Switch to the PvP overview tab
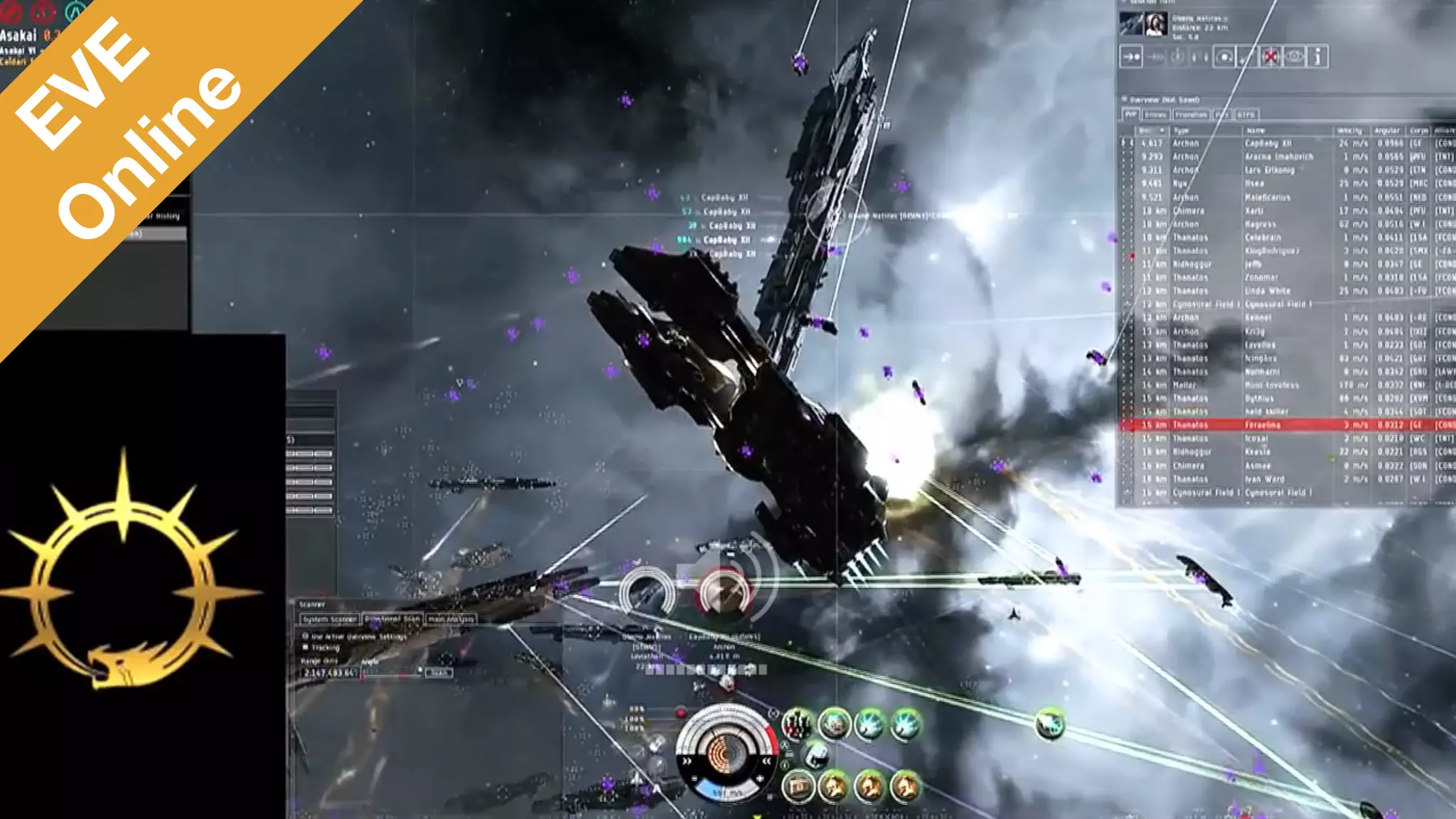 [1130, 114]
